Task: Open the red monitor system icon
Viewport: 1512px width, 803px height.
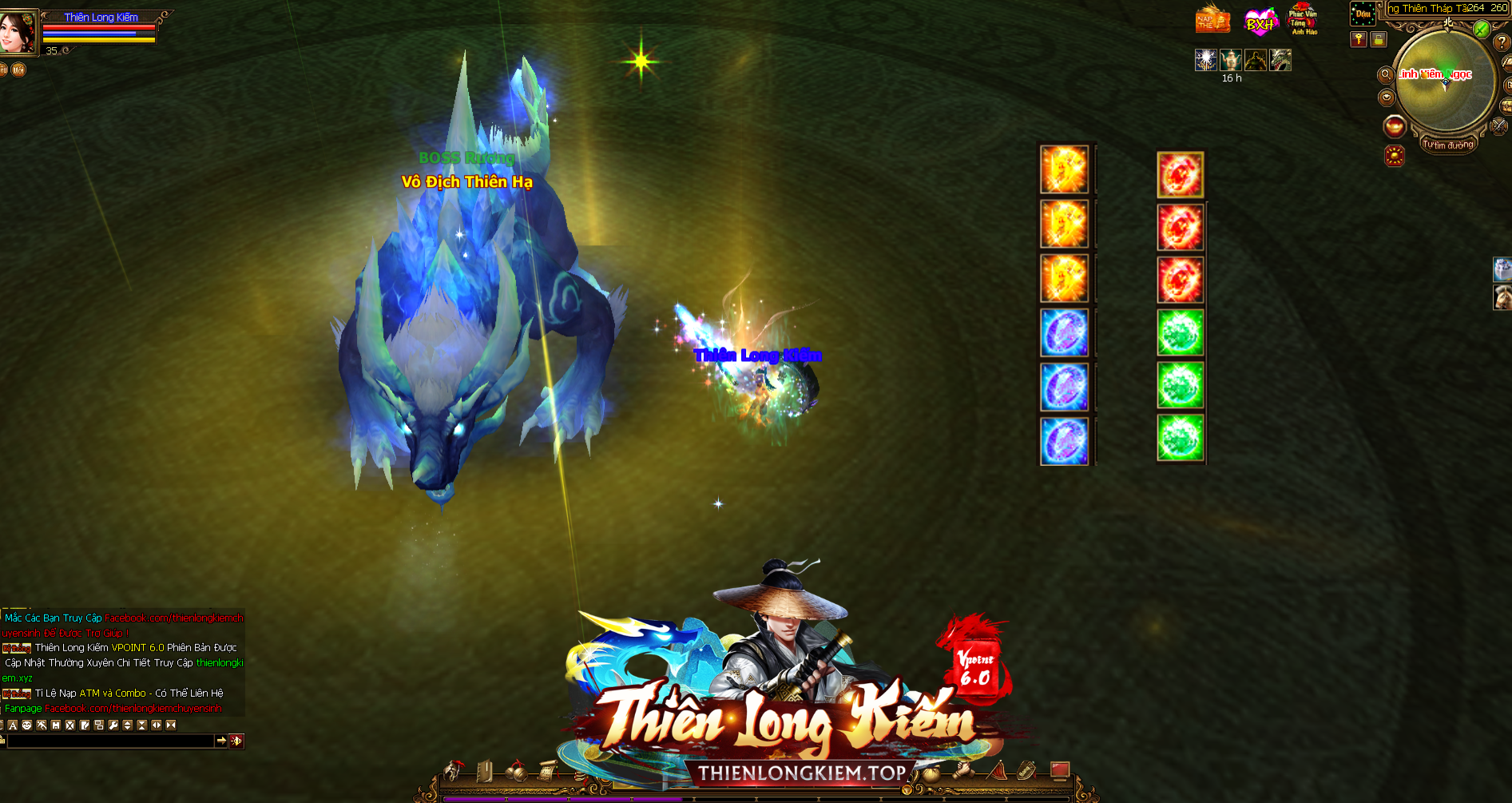Action: click(x=1059, y=770)
